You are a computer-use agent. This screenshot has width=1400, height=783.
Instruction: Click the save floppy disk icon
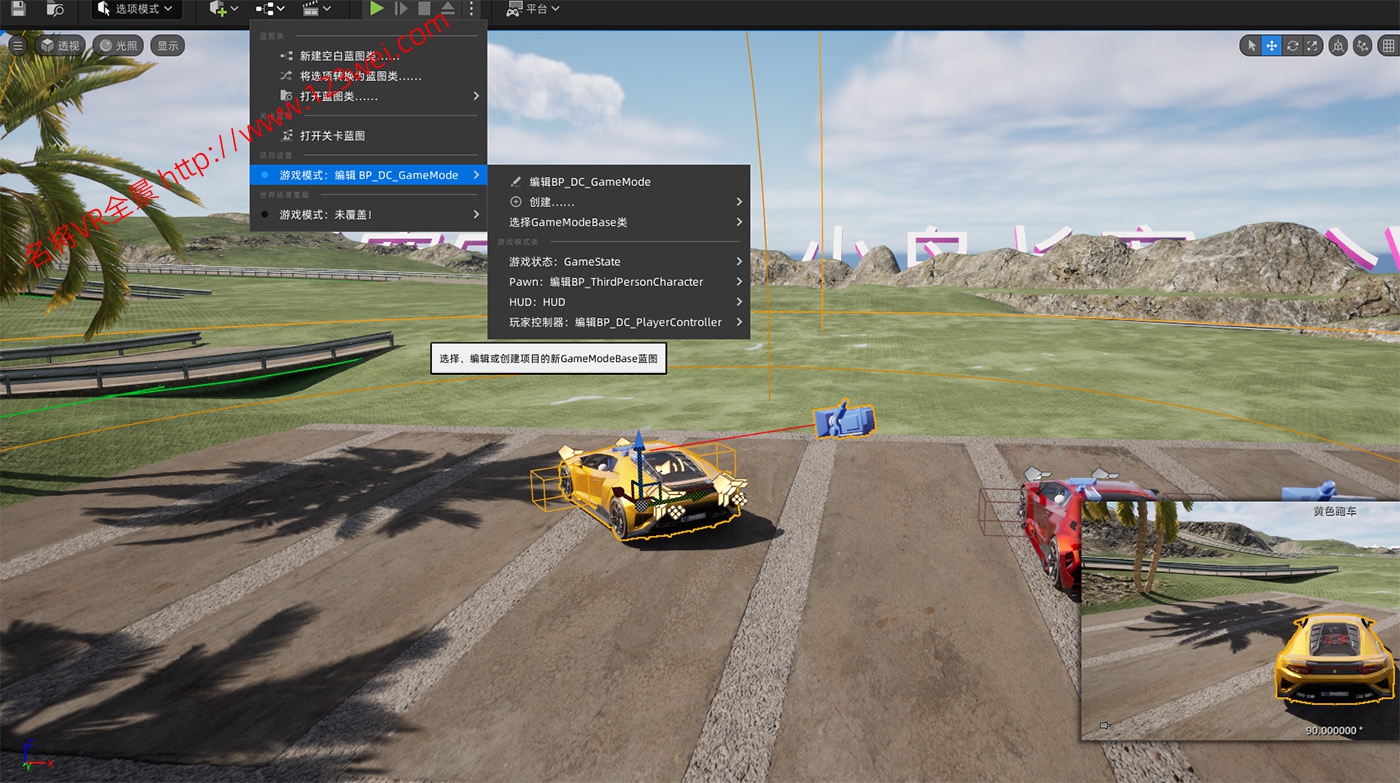point(18,9)
